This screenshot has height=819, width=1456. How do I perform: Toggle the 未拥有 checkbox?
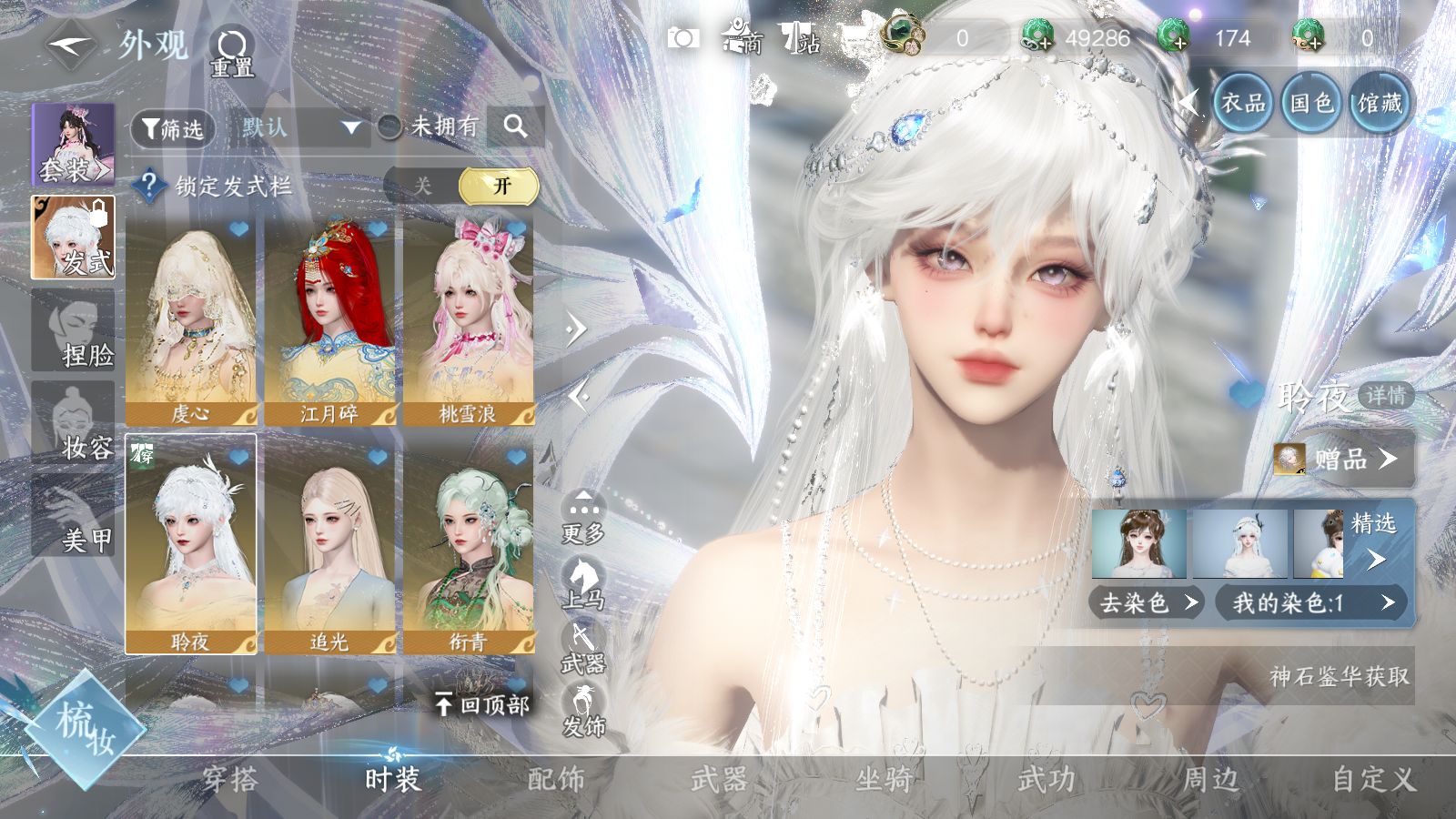point(390,127)
